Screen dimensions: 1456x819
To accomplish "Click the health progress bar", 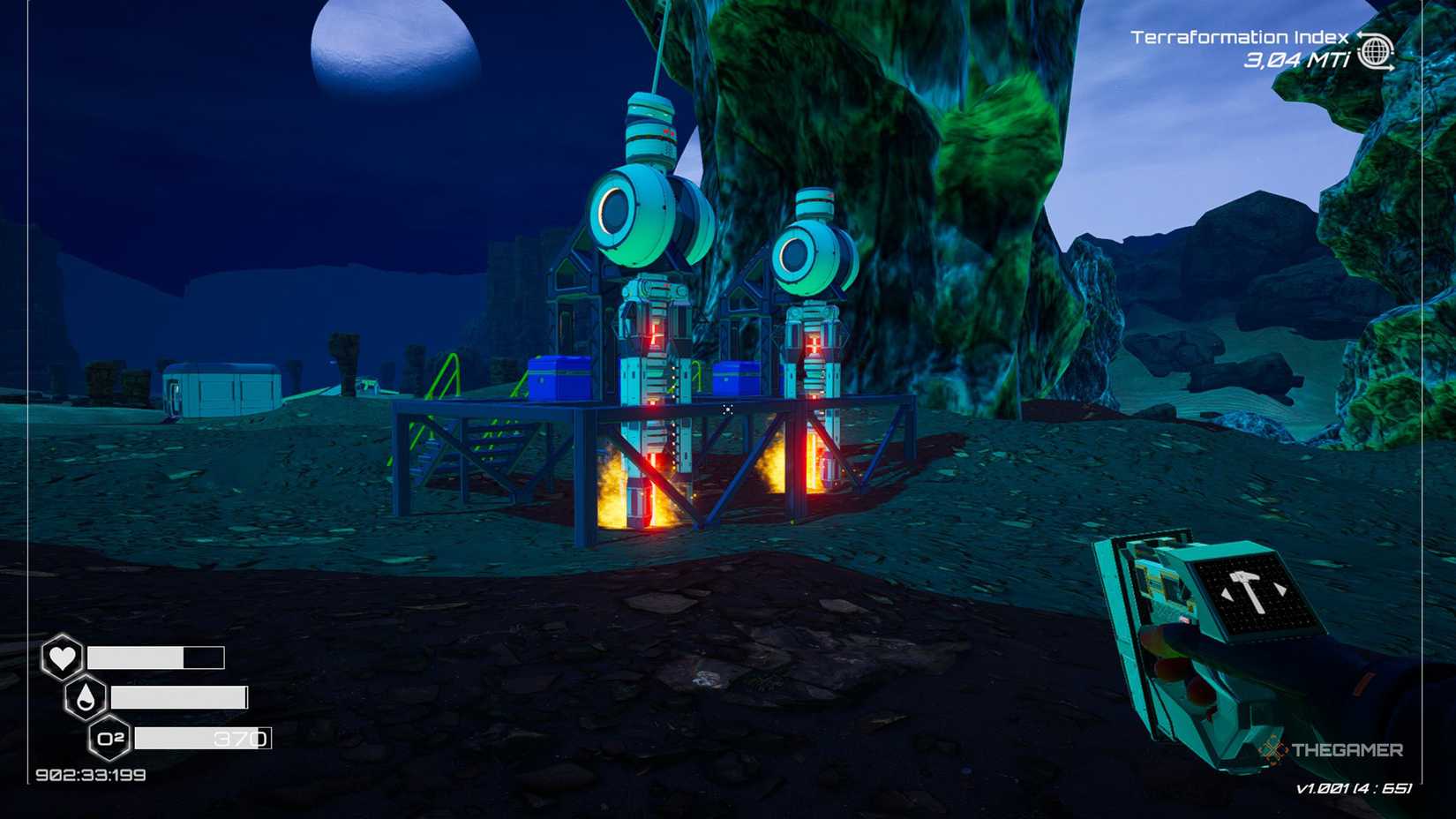I will (x=154, y=657).
